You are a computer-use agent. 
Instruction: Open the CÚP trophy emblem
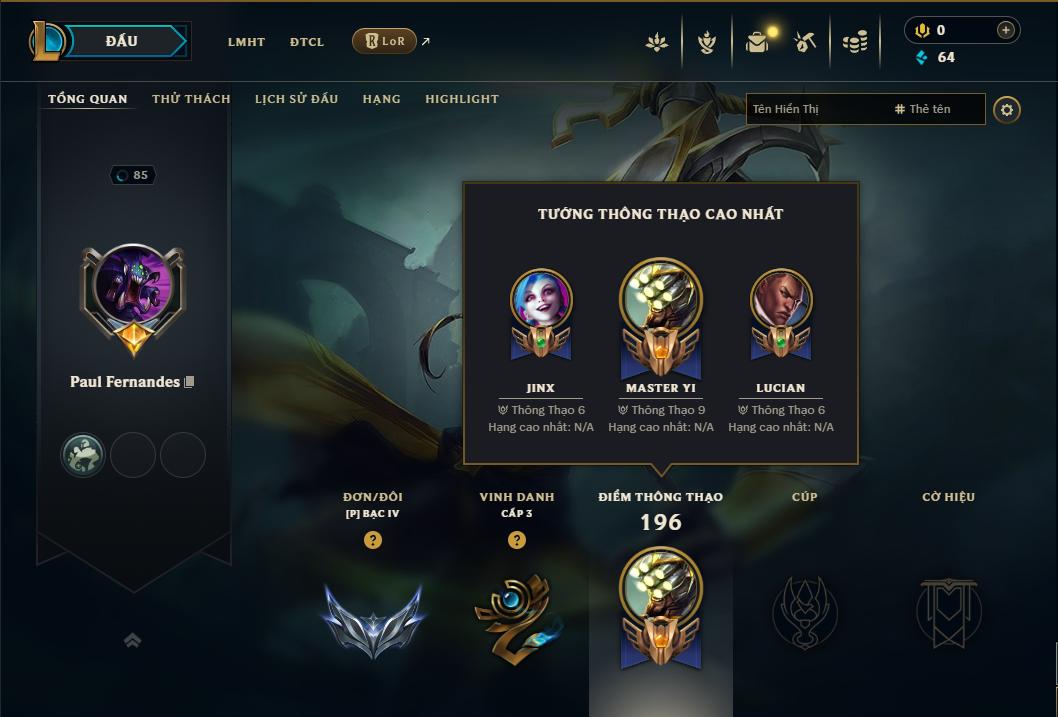[x=804, y=612]
